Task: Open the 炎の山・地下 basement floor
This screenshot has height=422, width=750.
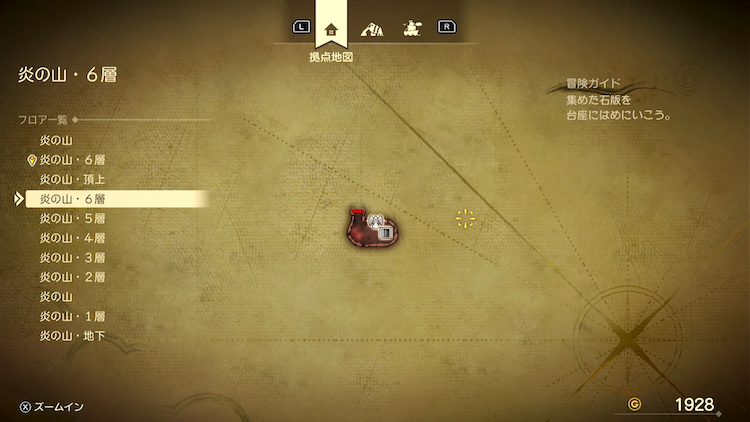Action: [72, 335]
